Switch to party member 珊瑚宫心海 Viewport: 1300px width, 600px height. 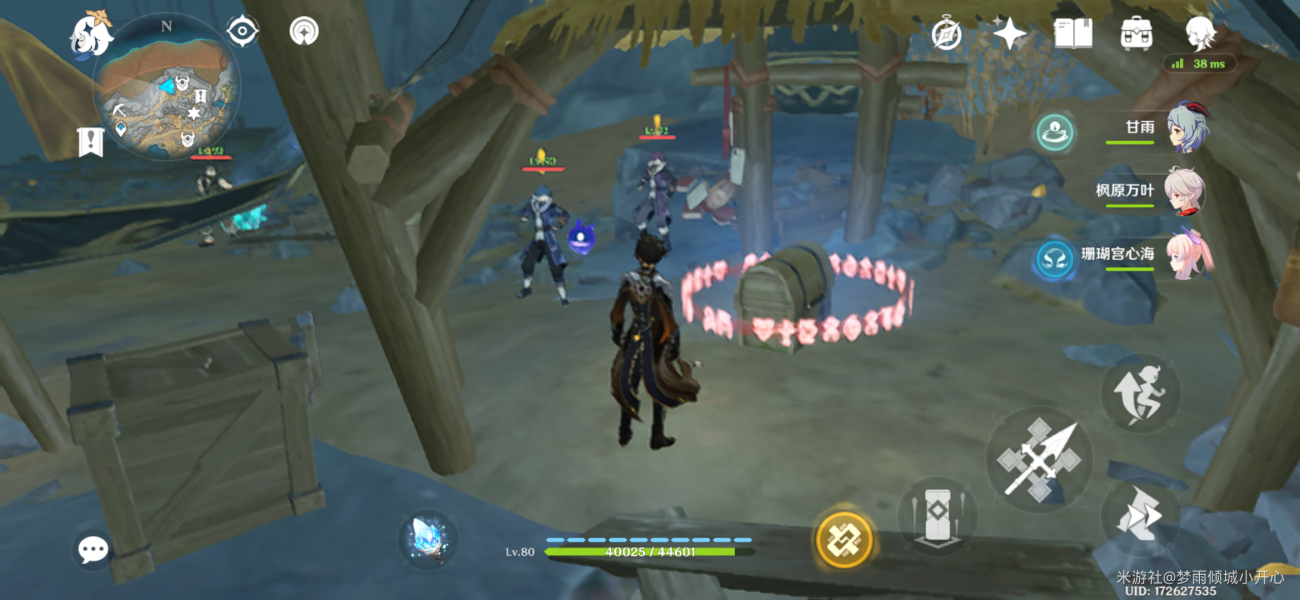[x=1187, y=254]
